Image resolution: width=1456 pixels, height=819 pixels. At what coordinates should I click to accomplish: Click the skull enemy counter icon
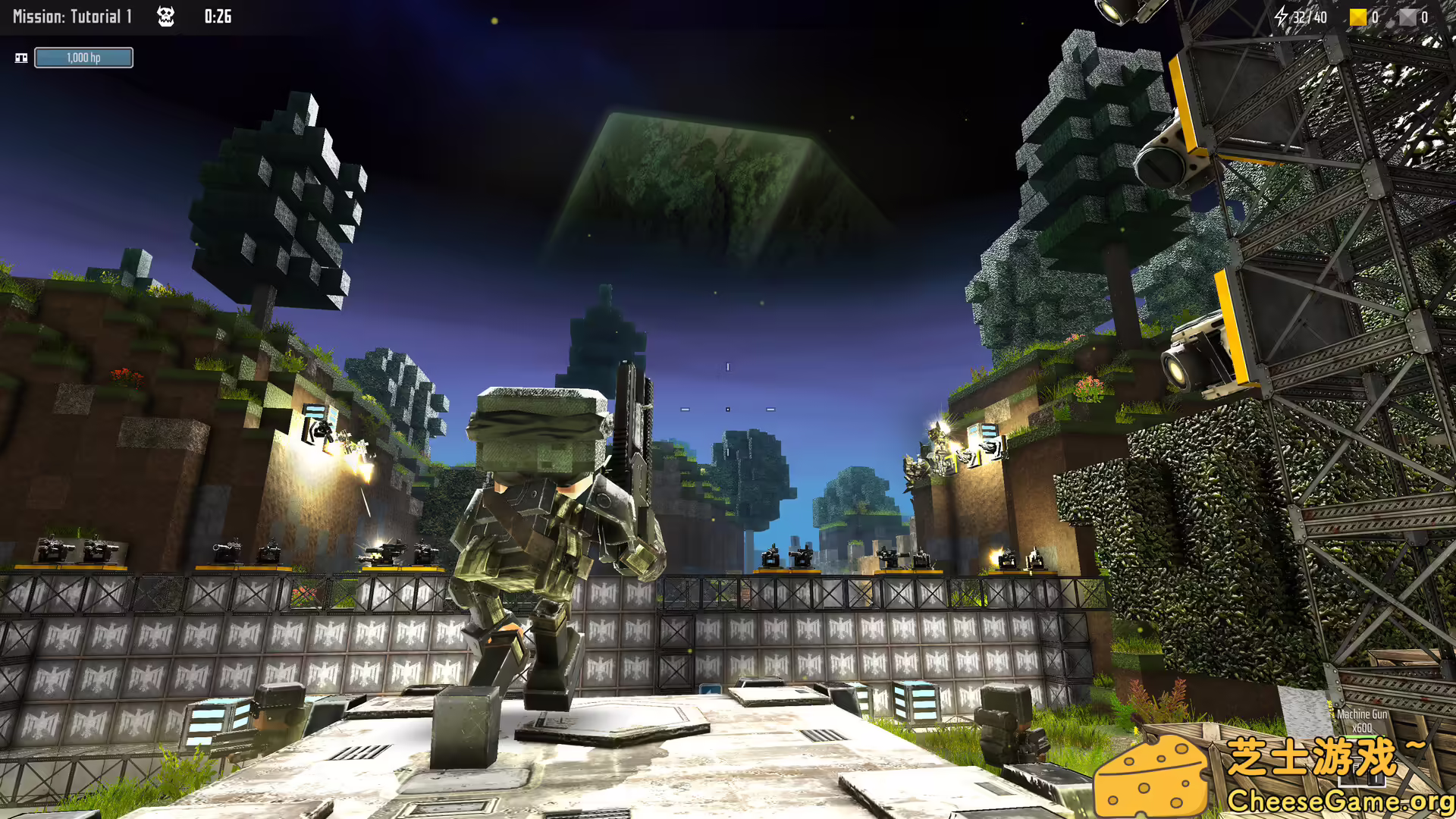click(166, 16)
